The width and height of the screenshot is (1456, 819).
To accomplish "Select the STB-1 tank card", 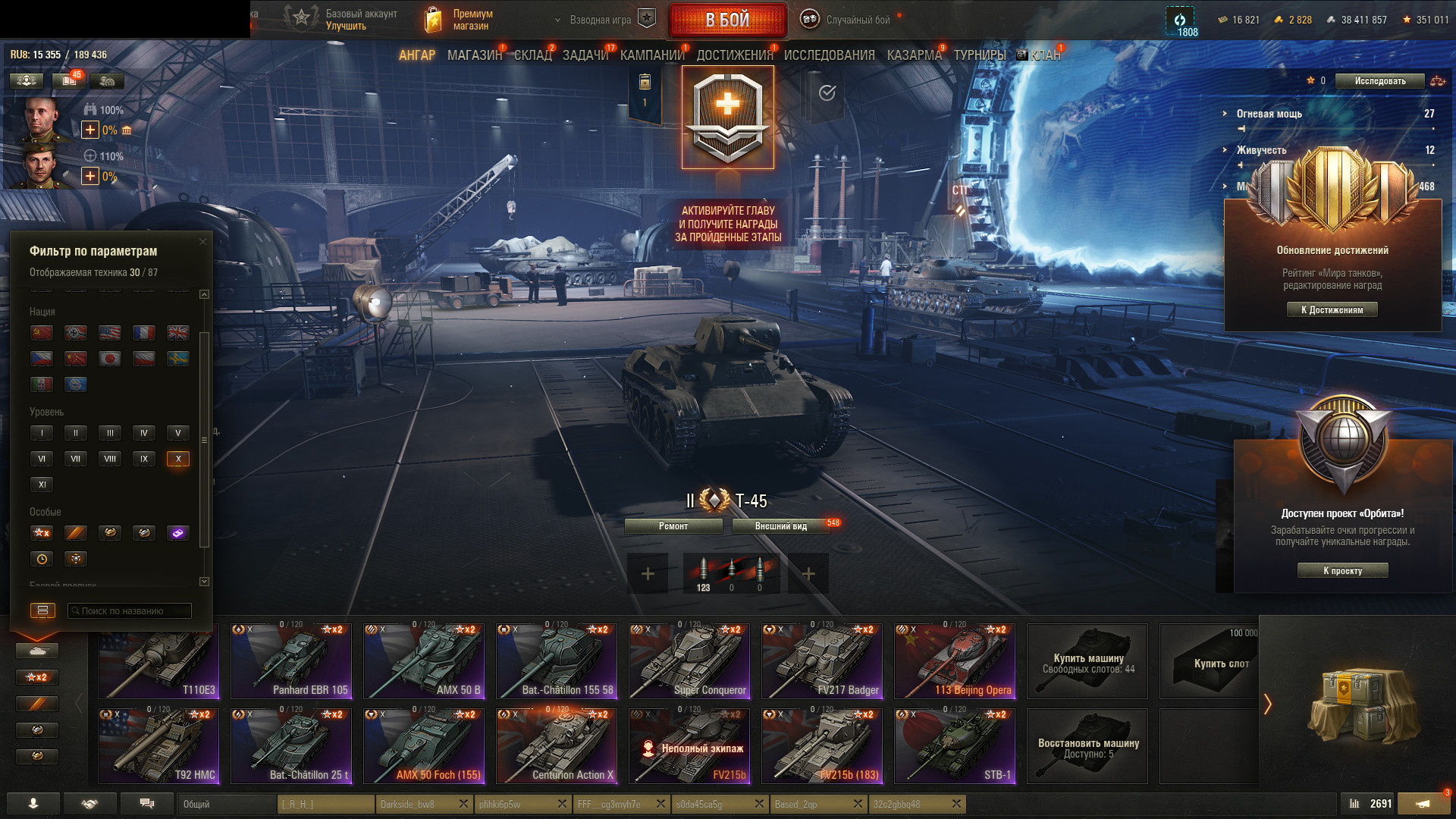I will point(955,746).
